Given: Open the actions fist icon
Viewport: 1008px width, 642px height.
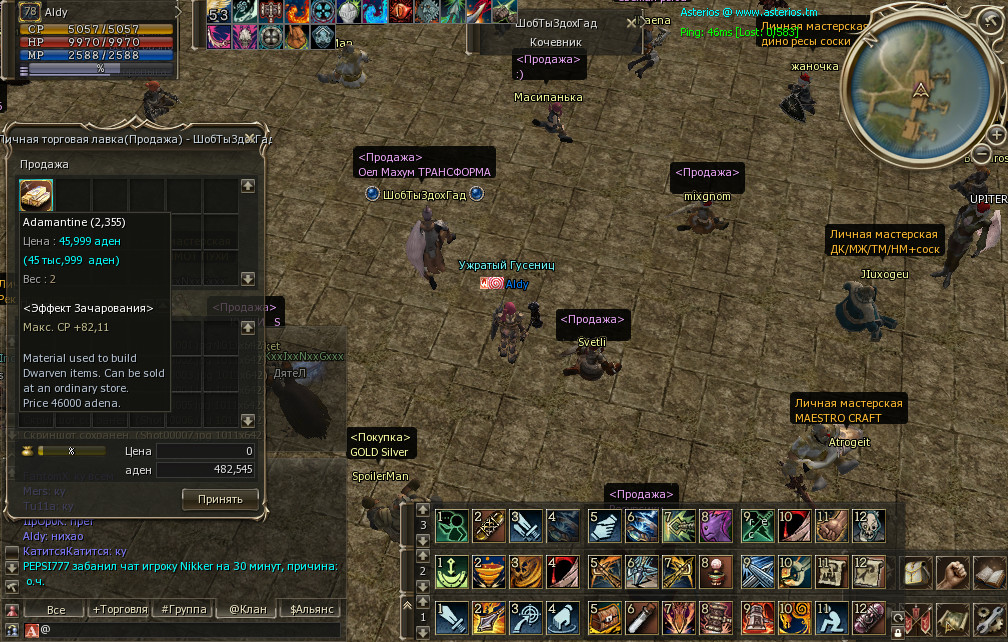Looking at the screenshot, I should tap(955, 574).
